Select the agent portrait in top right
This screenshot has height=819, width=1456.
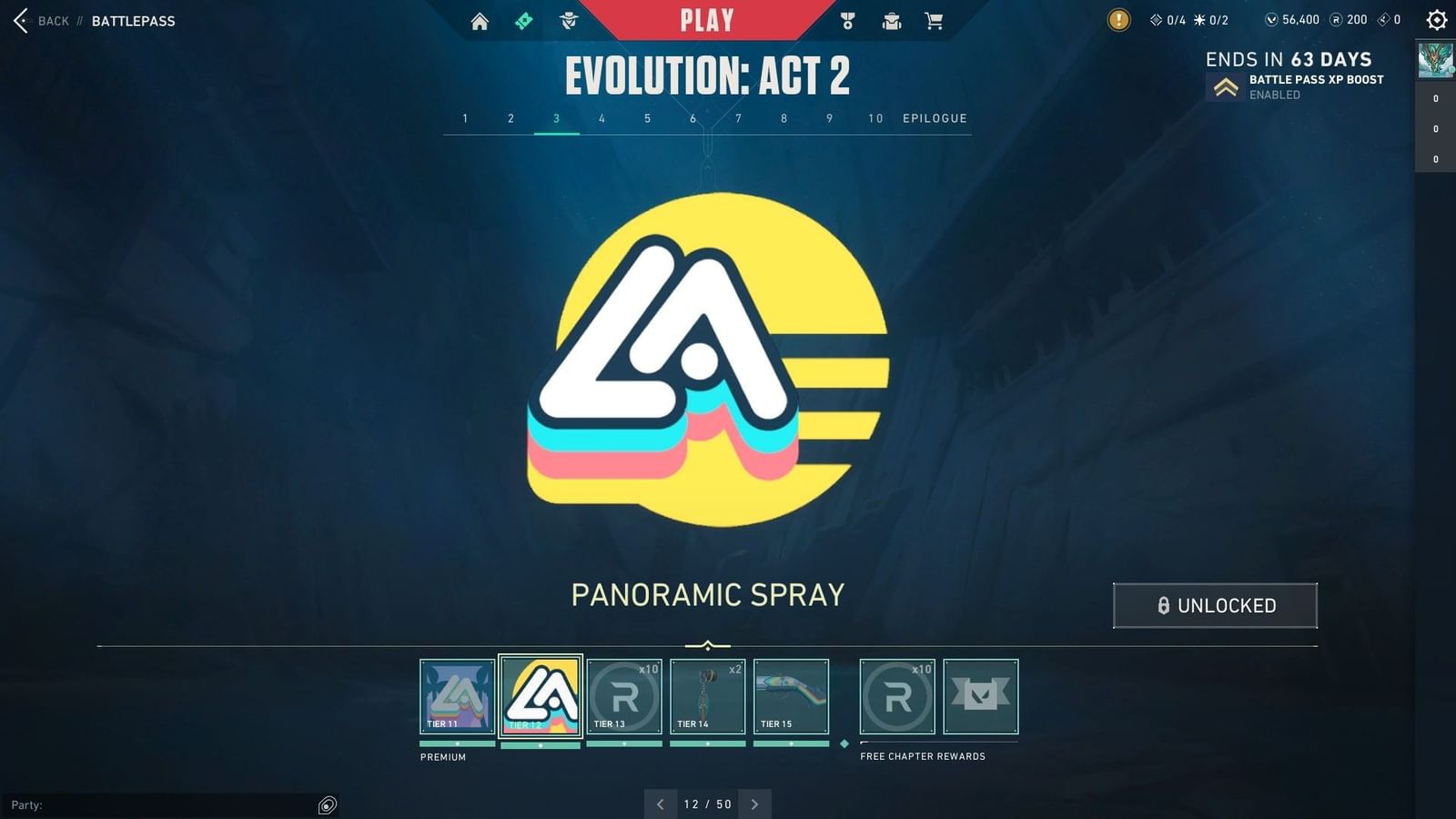click(1433, 61)
